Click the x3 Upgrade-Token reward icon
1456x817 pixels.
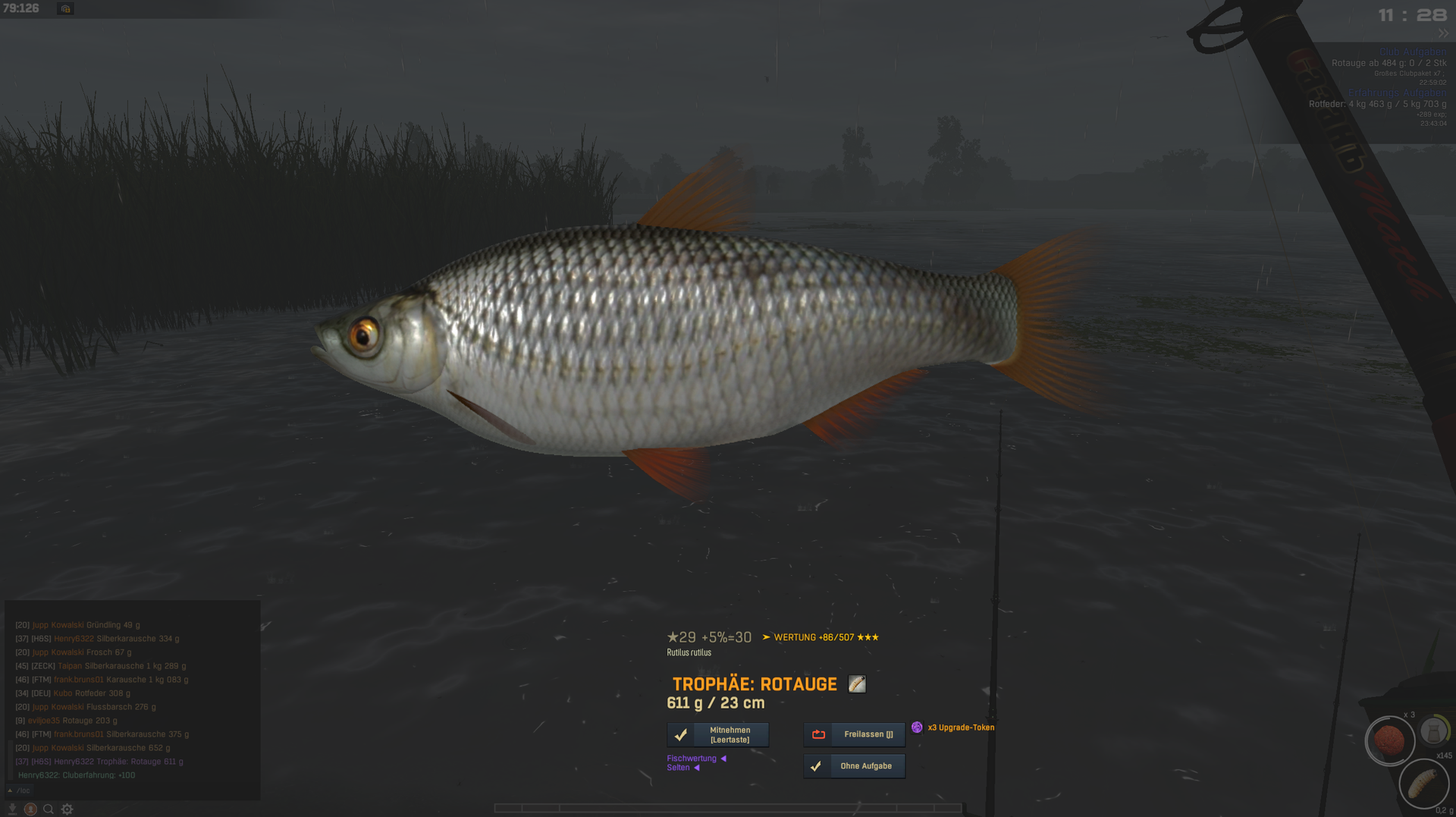(917, 727)
